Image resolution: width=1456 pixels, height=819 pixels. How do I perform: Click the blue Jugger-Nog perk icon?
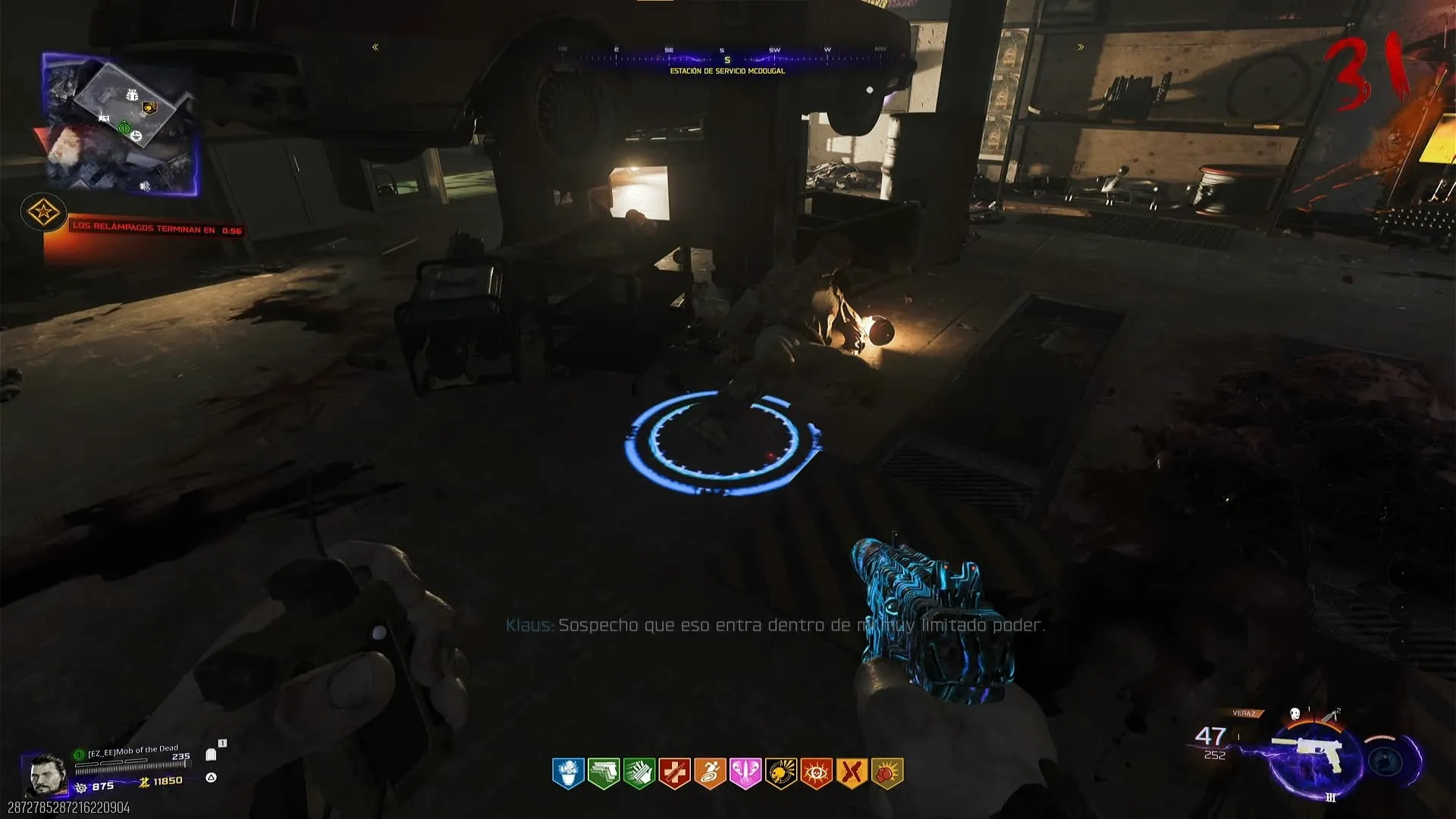(x=568, y=773)
